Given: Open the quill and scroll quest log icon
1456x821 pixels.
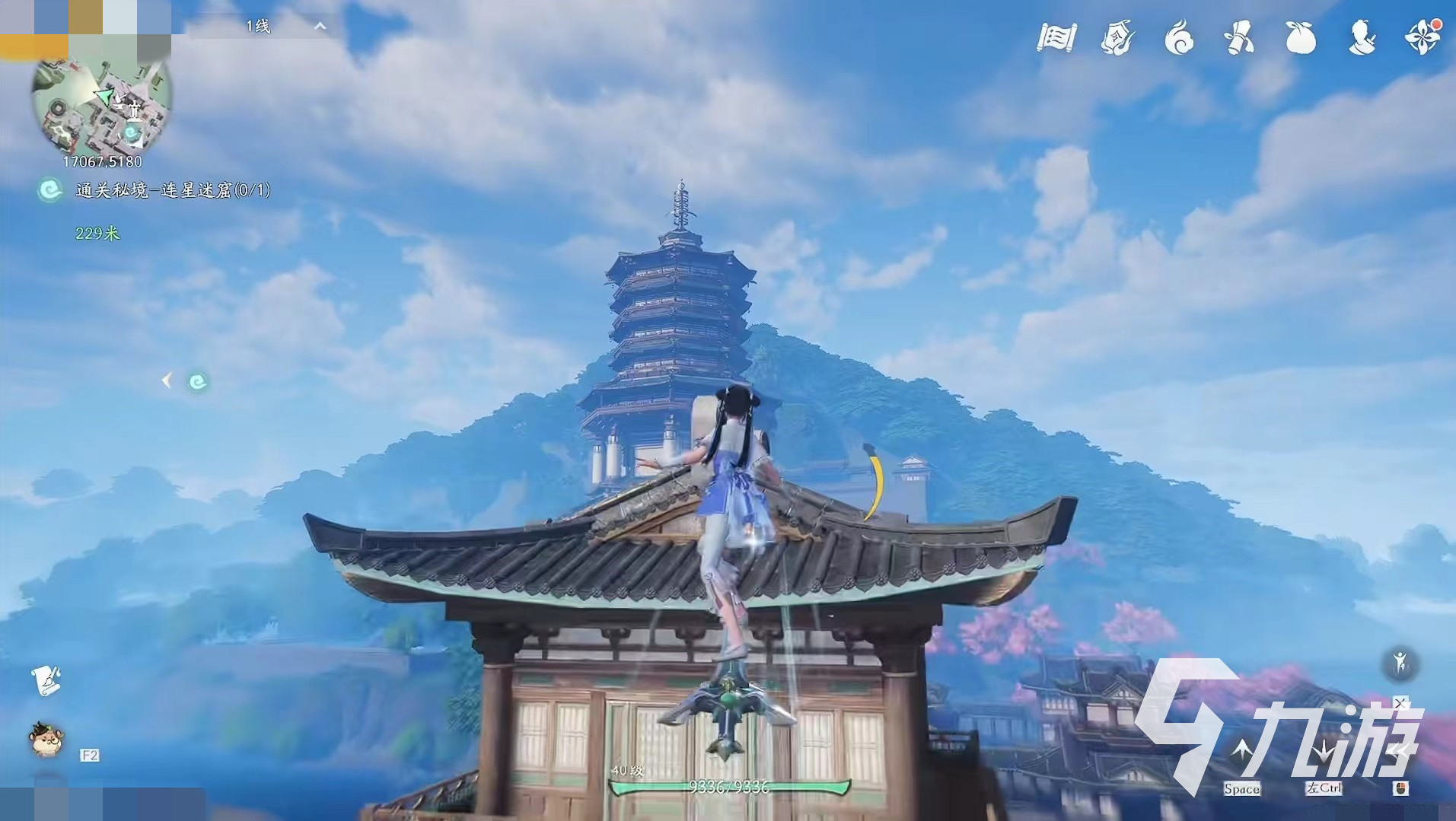Looking at the screenshot, I should point(46,680).
